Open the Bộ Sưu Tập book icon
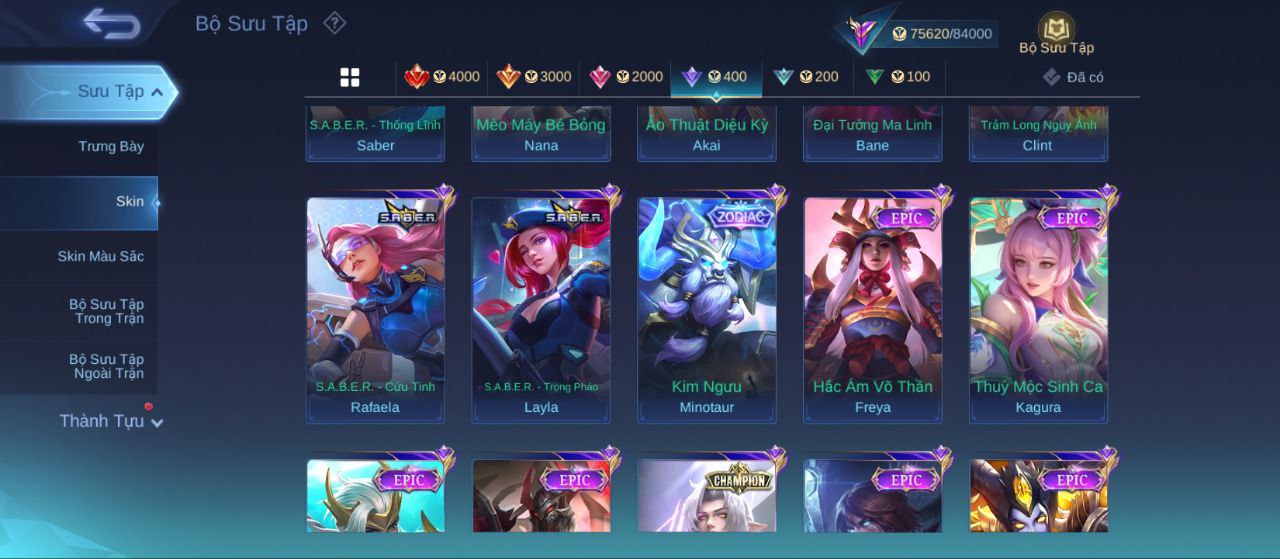Screen dimensions: 1280x559 tap(1056, 34)
